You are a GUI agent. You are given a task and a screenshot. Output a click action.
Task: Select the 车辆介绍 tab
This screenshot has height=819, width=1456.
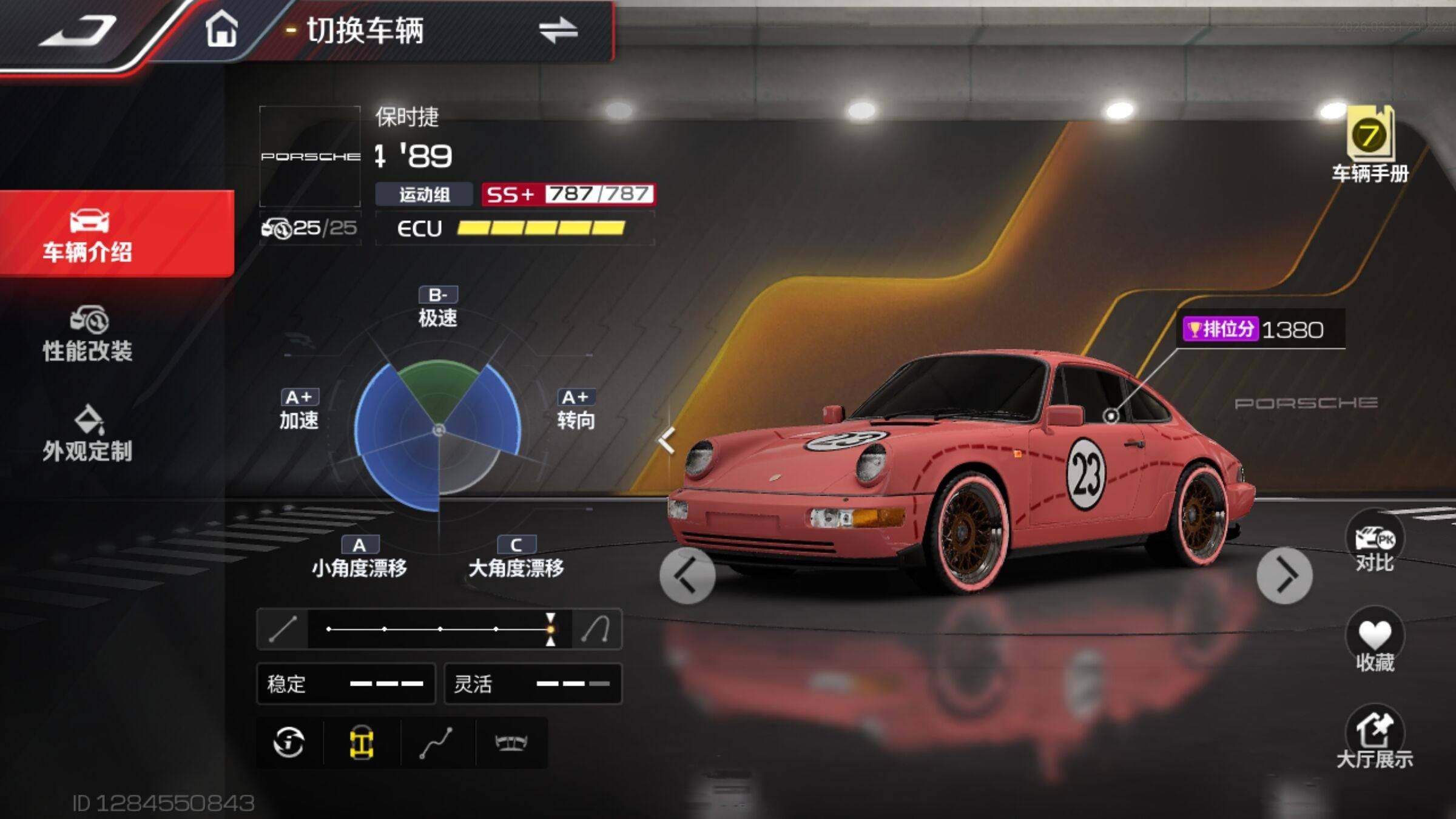tap(88, 235)
